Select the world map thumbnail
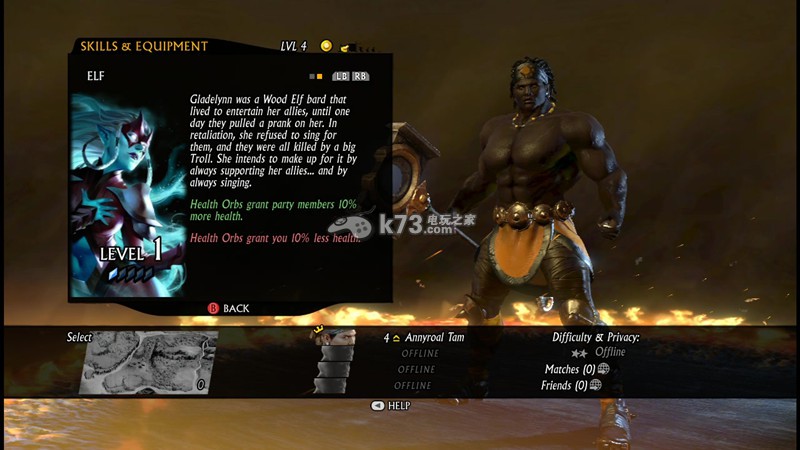This screenshot has width=800, height=450. pos(148,362)
